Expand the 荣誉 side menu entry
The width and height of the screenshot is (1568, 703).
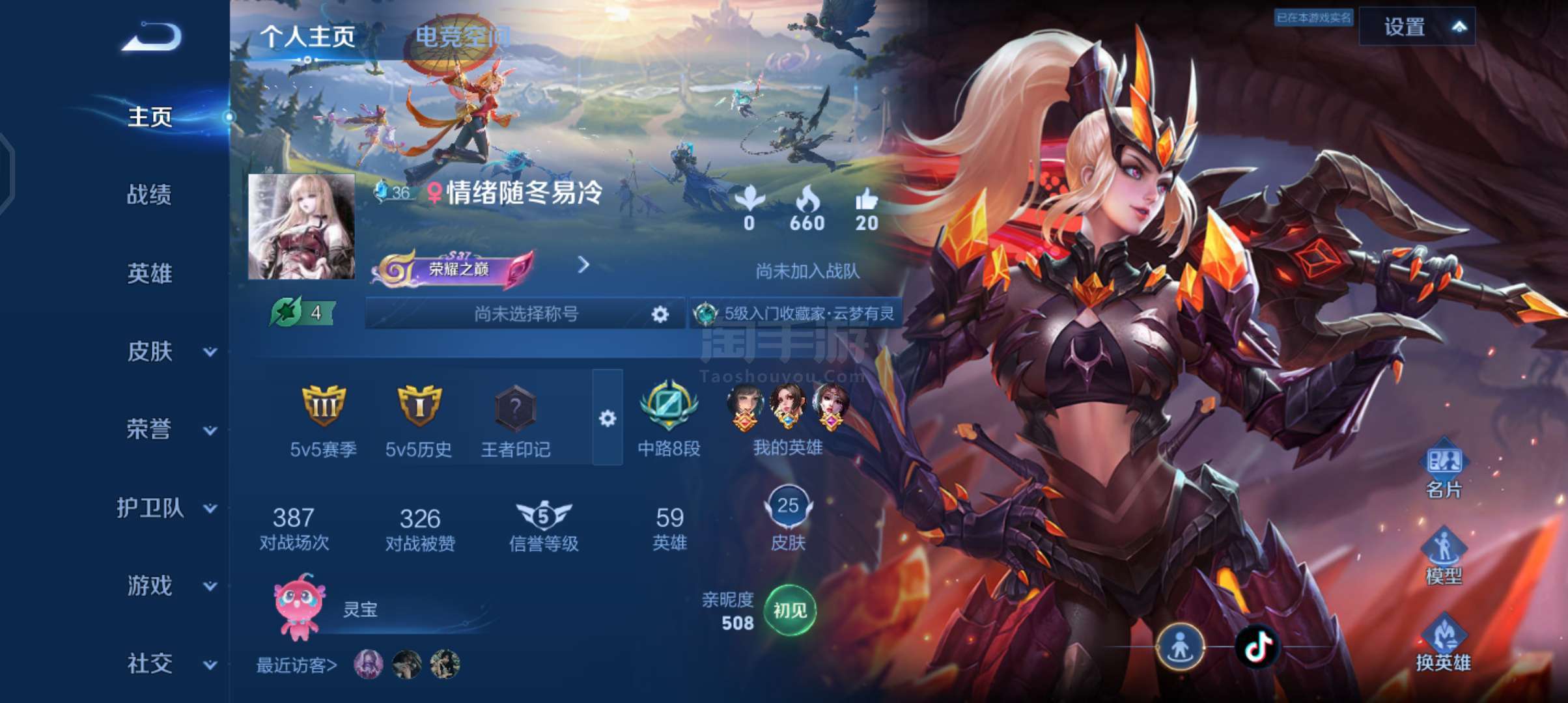[x=169, y=430]
